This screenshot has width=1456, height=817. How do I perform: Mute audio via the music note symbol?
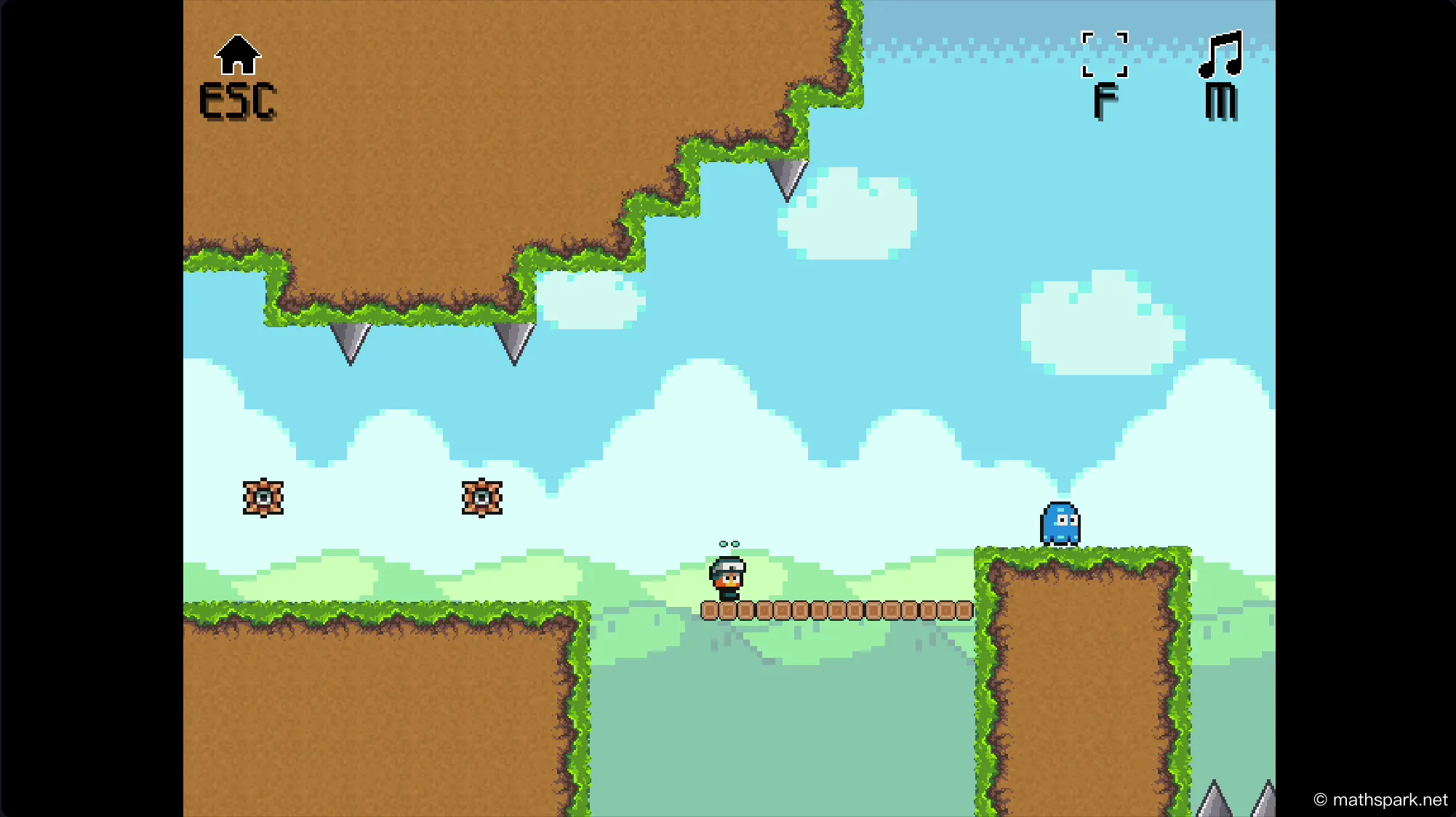coord(1220,55)
